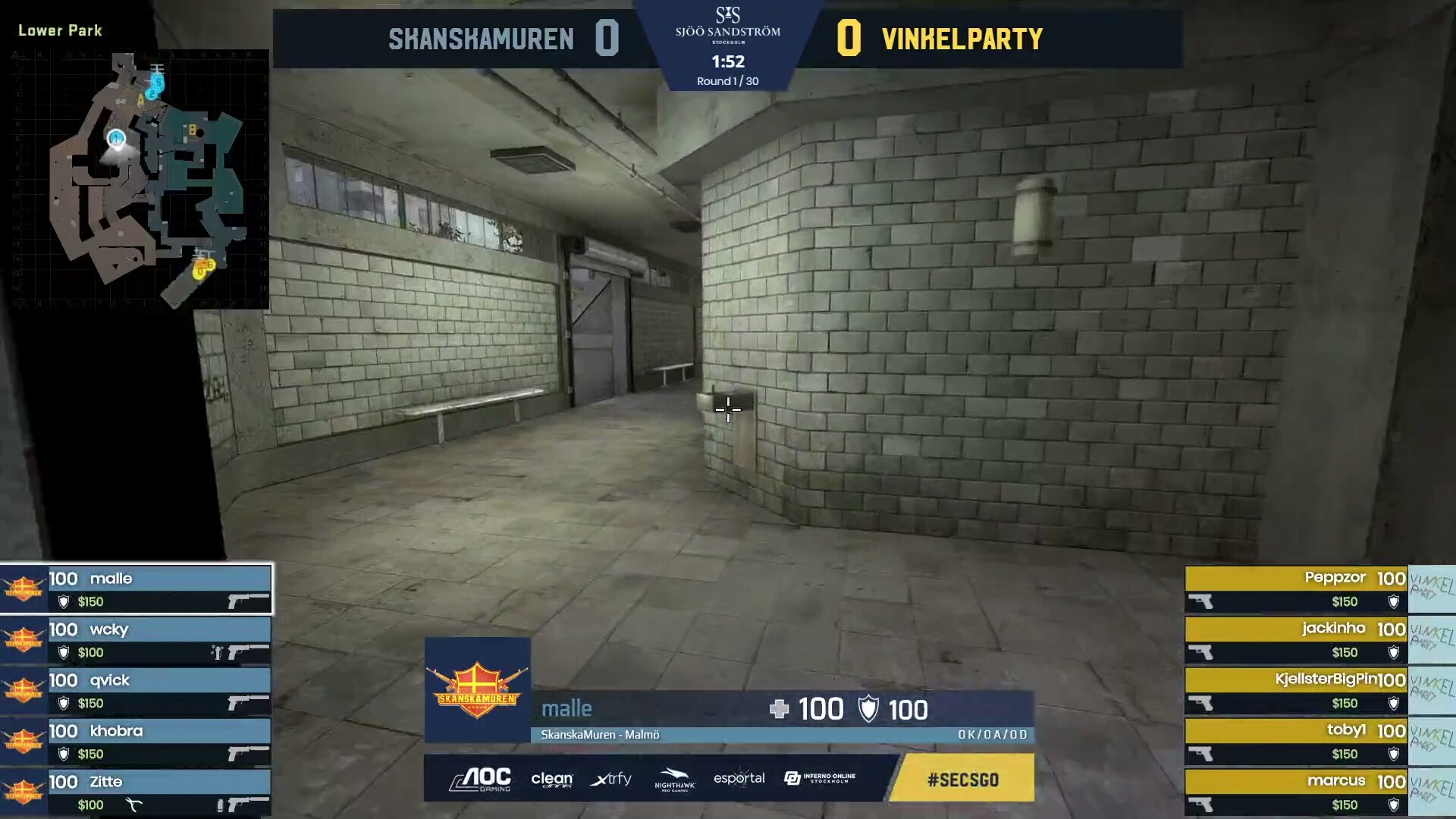Click the esportal sponsor logo
The image size is (1456, 819).
click(x=739, y=778)
